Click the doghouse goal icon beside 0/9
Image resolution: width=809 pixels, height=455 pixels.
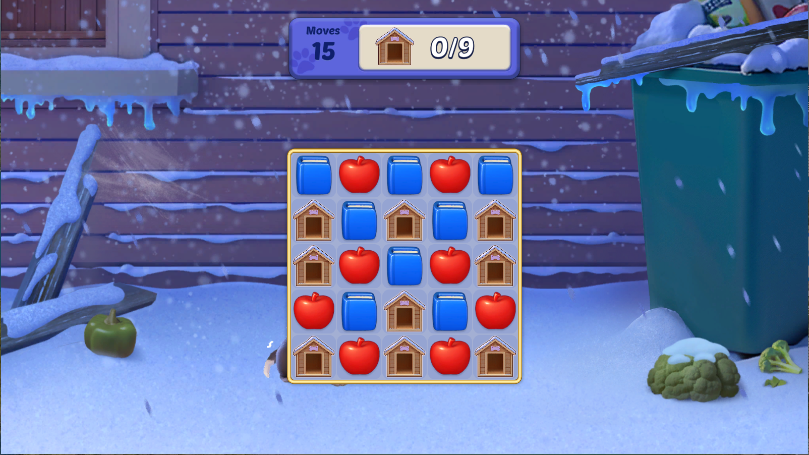pos(395,47)
